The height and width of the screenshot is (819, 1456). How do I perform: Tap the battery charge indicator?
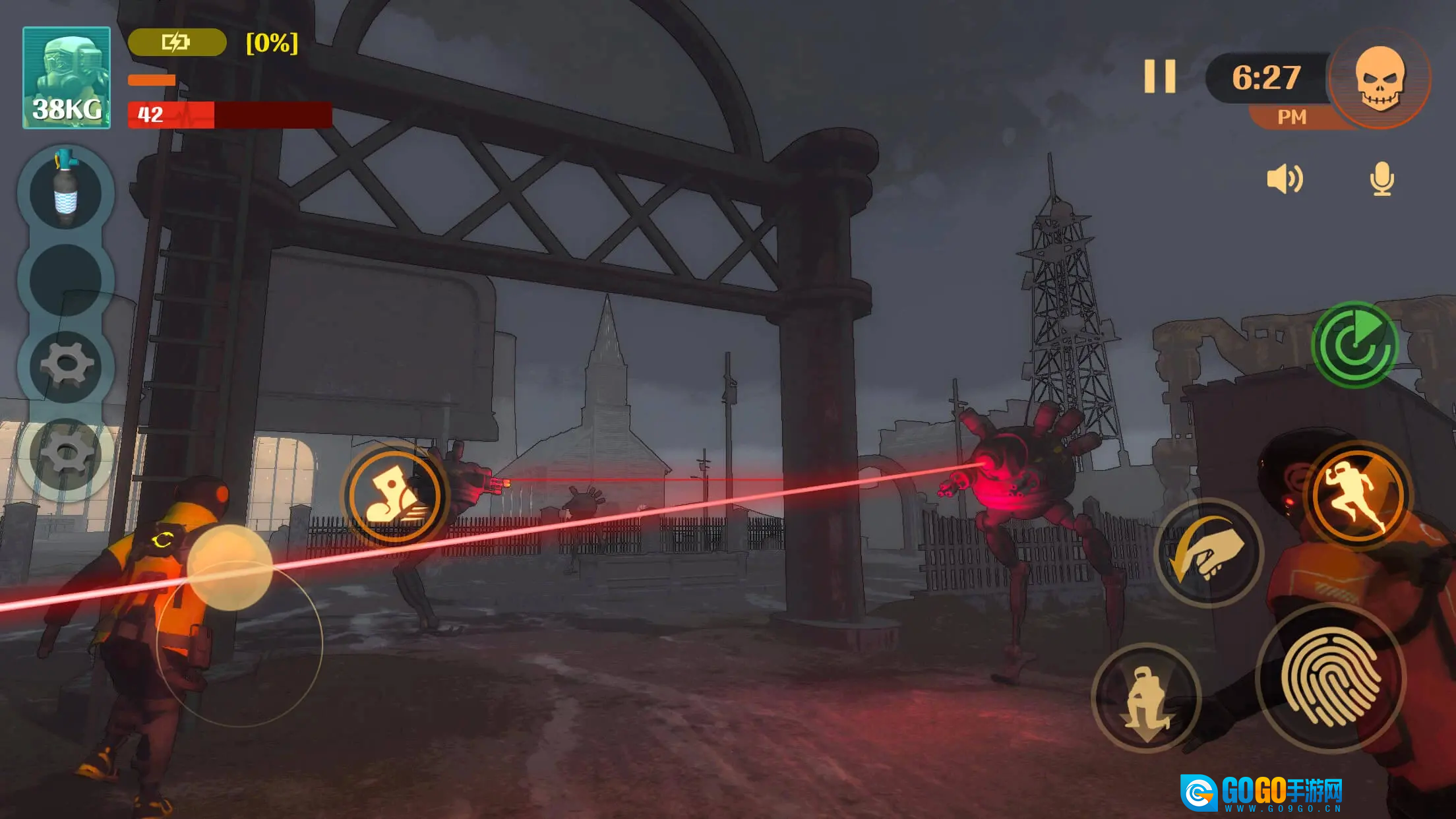click(x=177, y=43)
